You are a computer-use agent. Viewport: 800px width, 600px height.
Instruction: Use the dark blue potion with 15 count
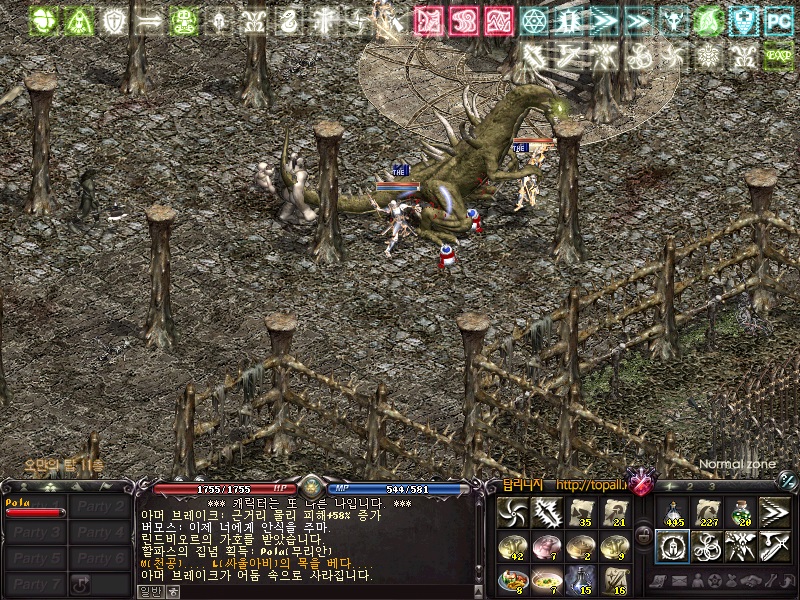(x=580, y=579)
